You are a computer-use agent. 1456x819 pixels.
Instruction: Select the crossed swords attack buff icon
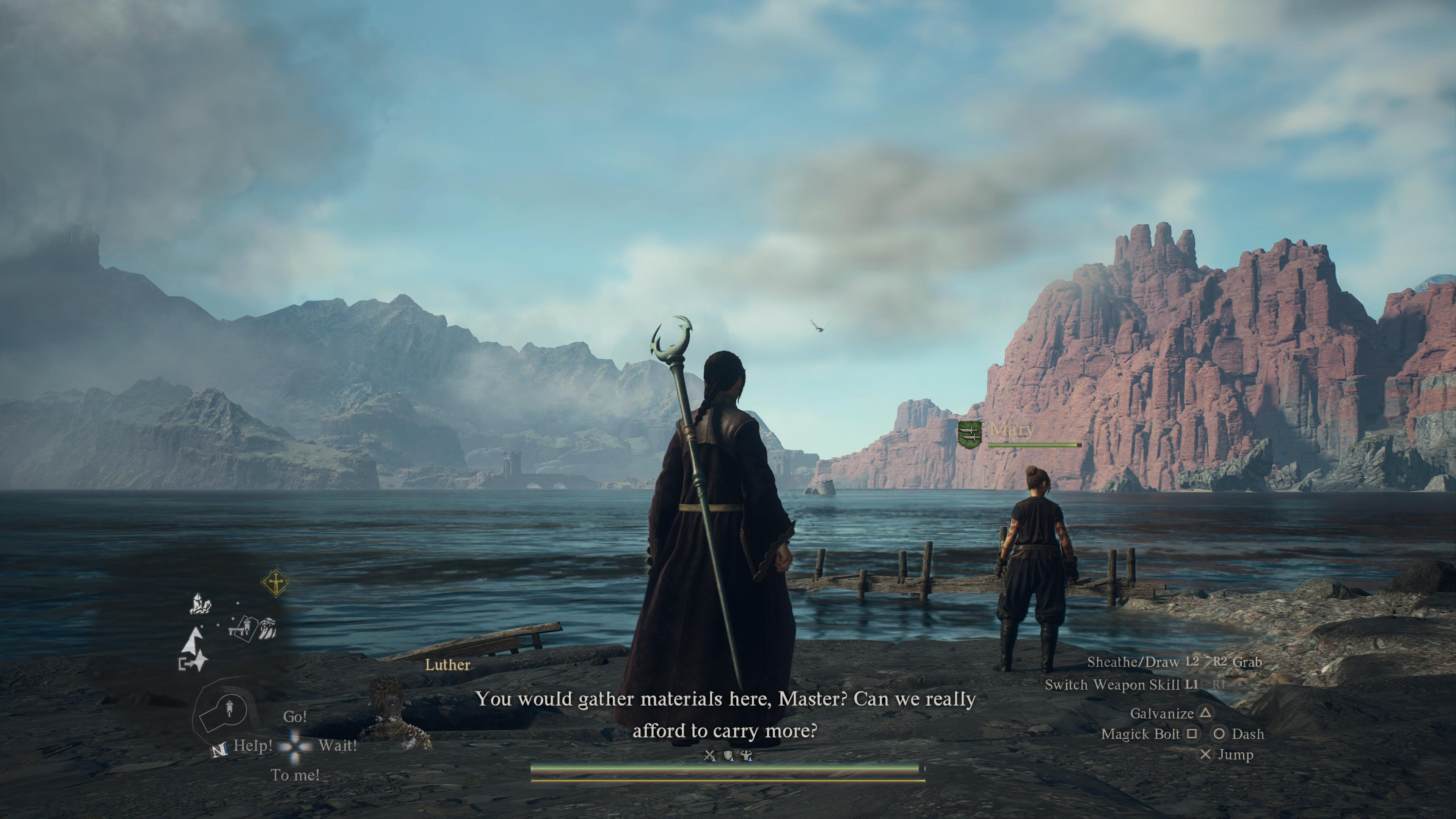pos(709,755)
